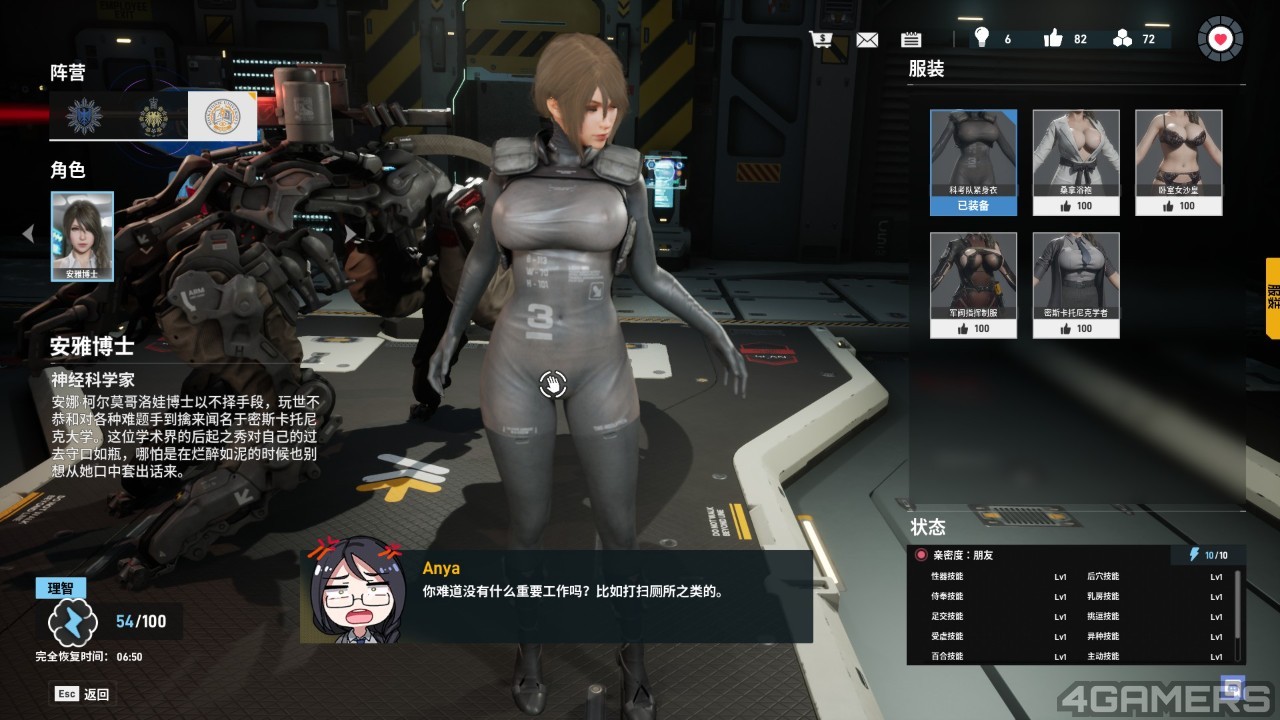Screen dimensions: 1280x720
Task: Choose the 桑拿浴袍 outfit
Action: [1075, 162]
